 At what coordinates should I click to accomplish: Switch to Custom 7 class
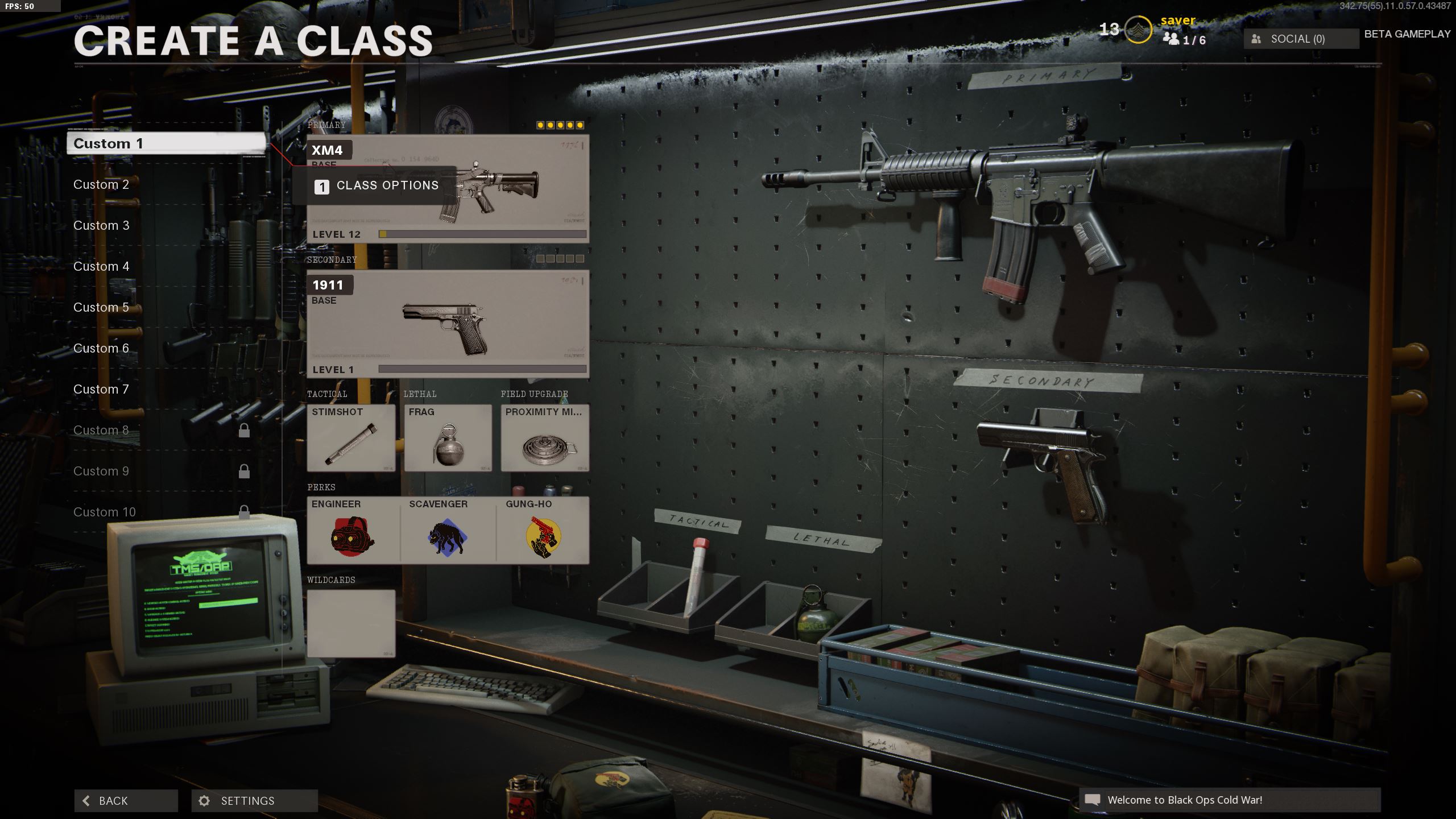101,389
